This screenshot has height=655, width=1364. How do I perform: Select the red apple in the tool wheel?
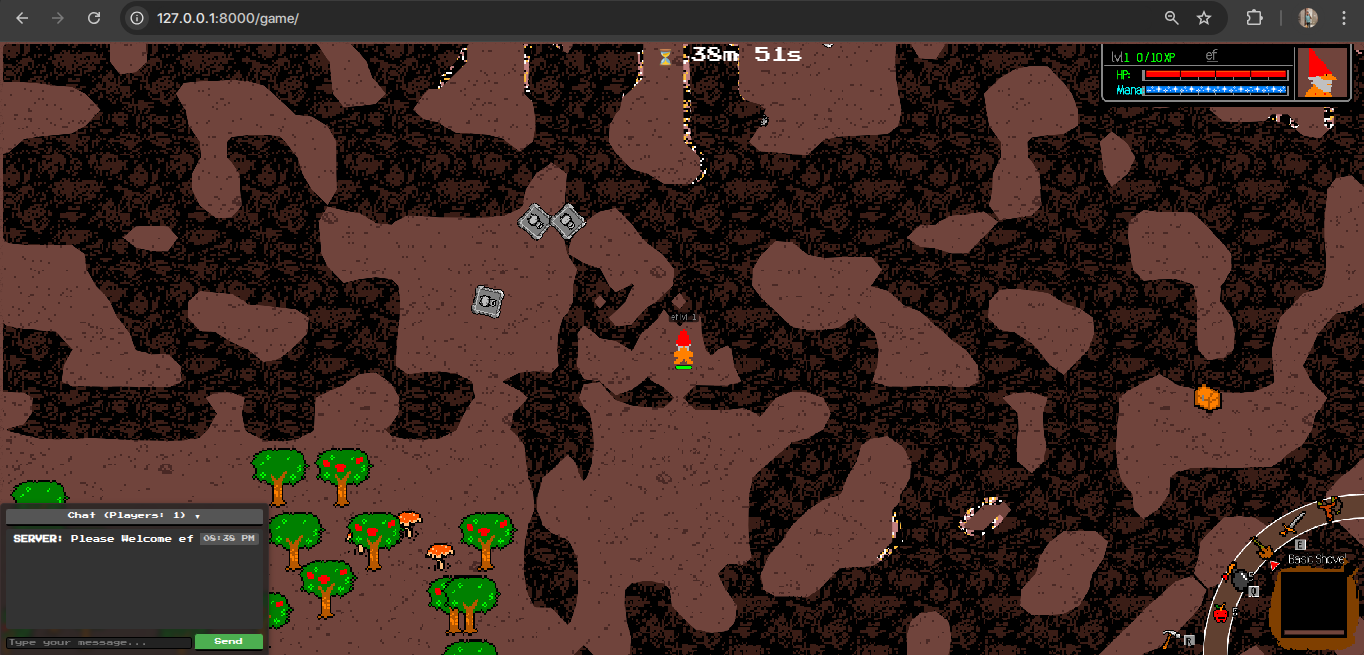1221,612
